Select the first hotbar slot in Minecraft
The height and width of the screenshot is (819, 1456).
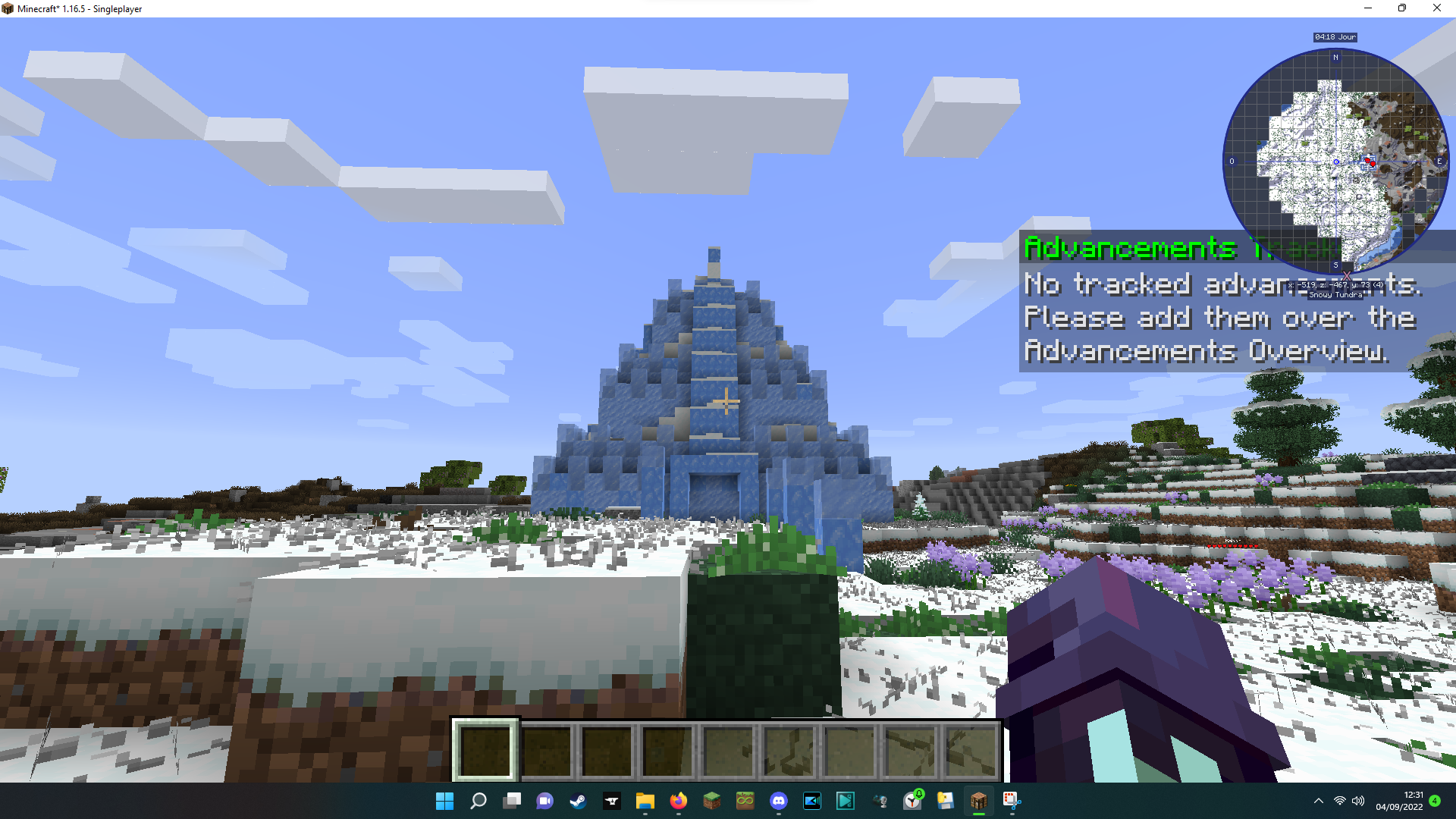tap(485, 749)
